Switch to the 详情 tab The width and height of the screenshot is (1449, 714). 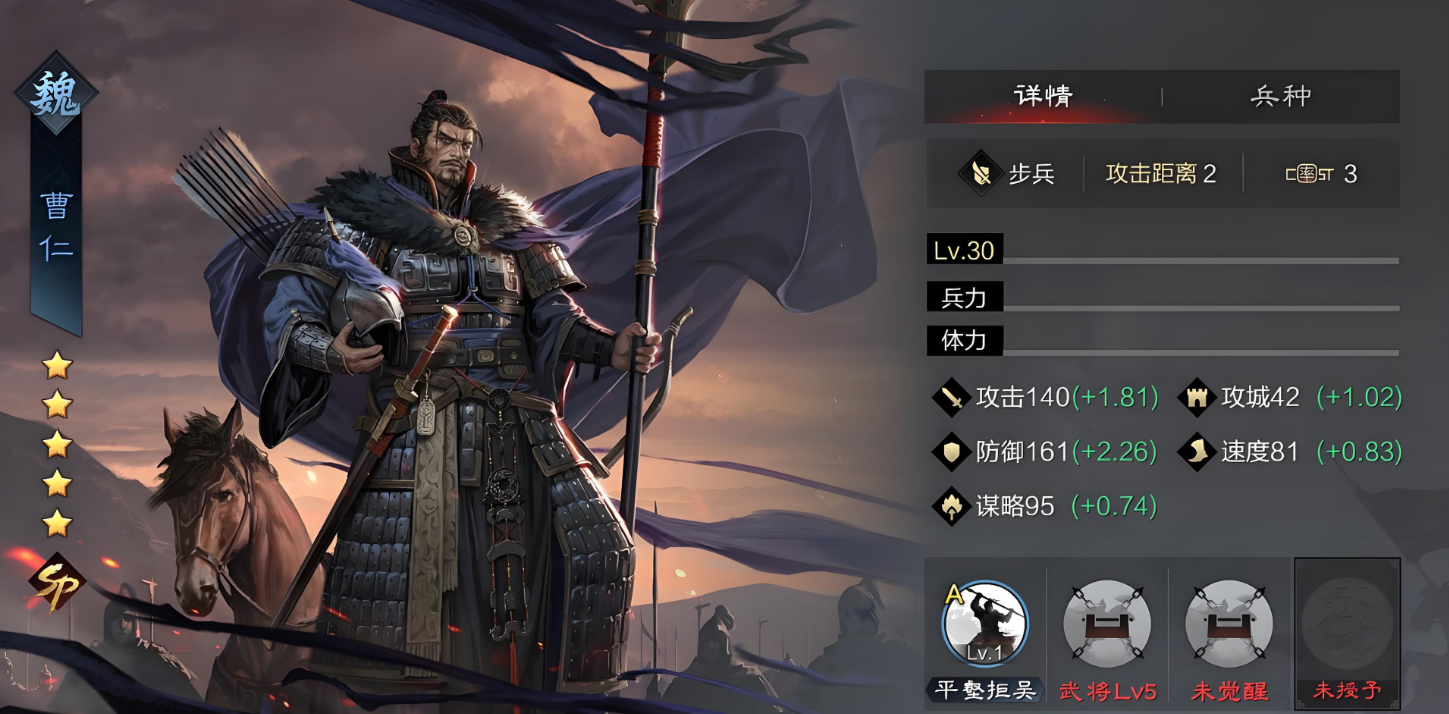(x=1043, y=96)
